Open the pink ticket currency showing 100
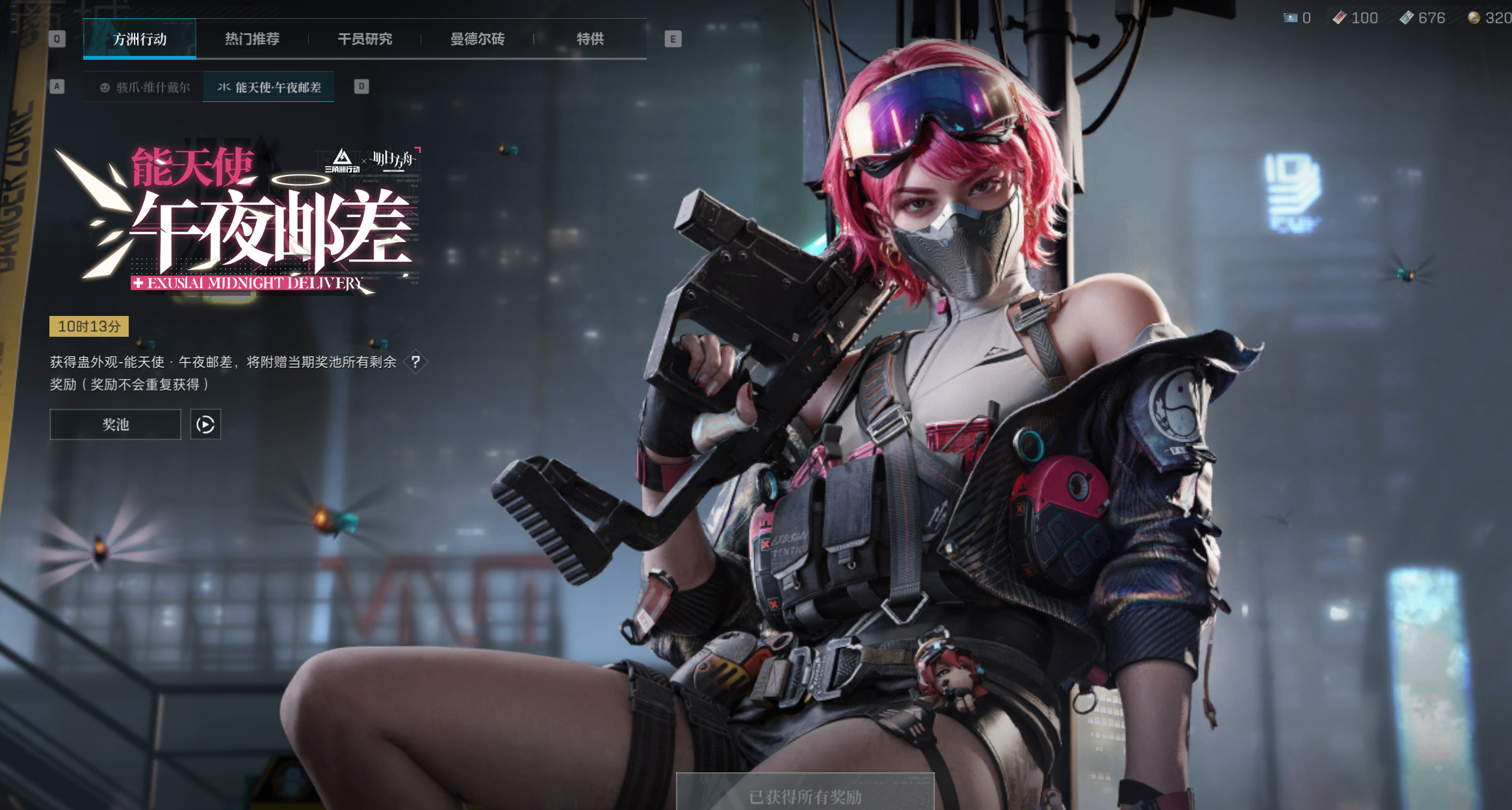This screenshot has width=1512, height=810. coord(1340,18)
